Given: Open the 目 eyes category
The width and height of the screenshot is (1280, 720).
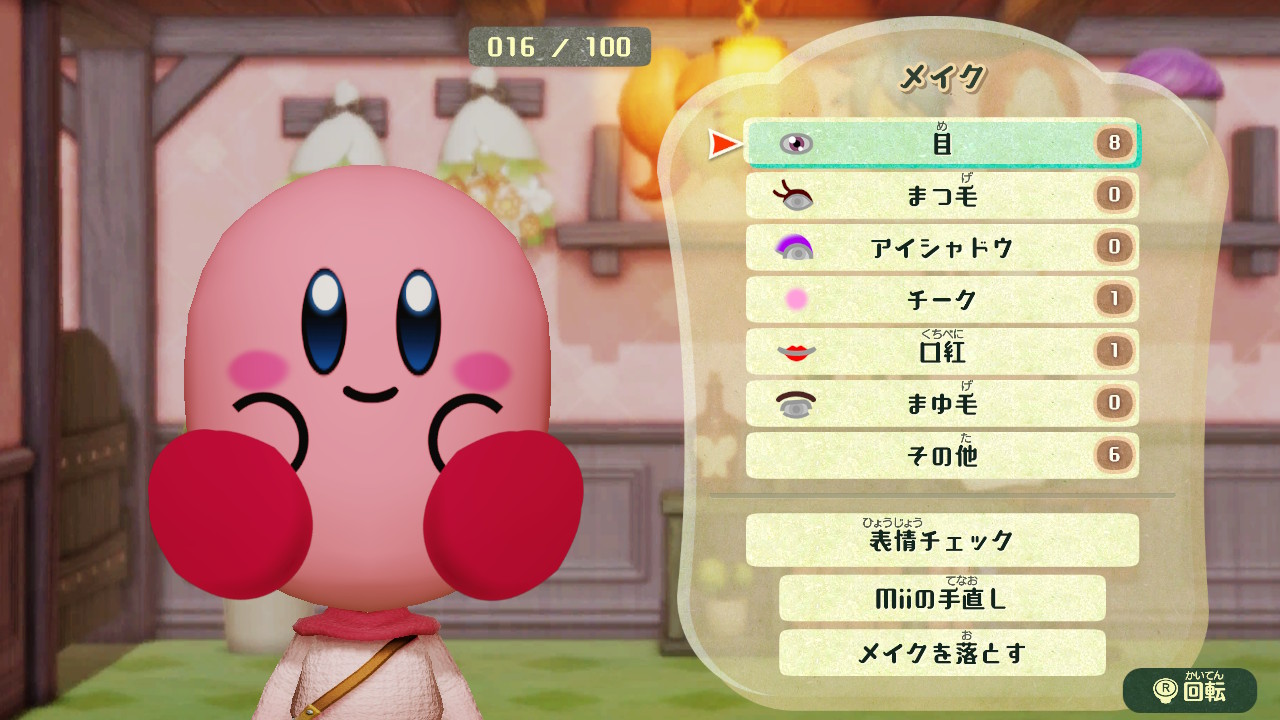Looking at the screenshot, I should click(x=940, y=144).
